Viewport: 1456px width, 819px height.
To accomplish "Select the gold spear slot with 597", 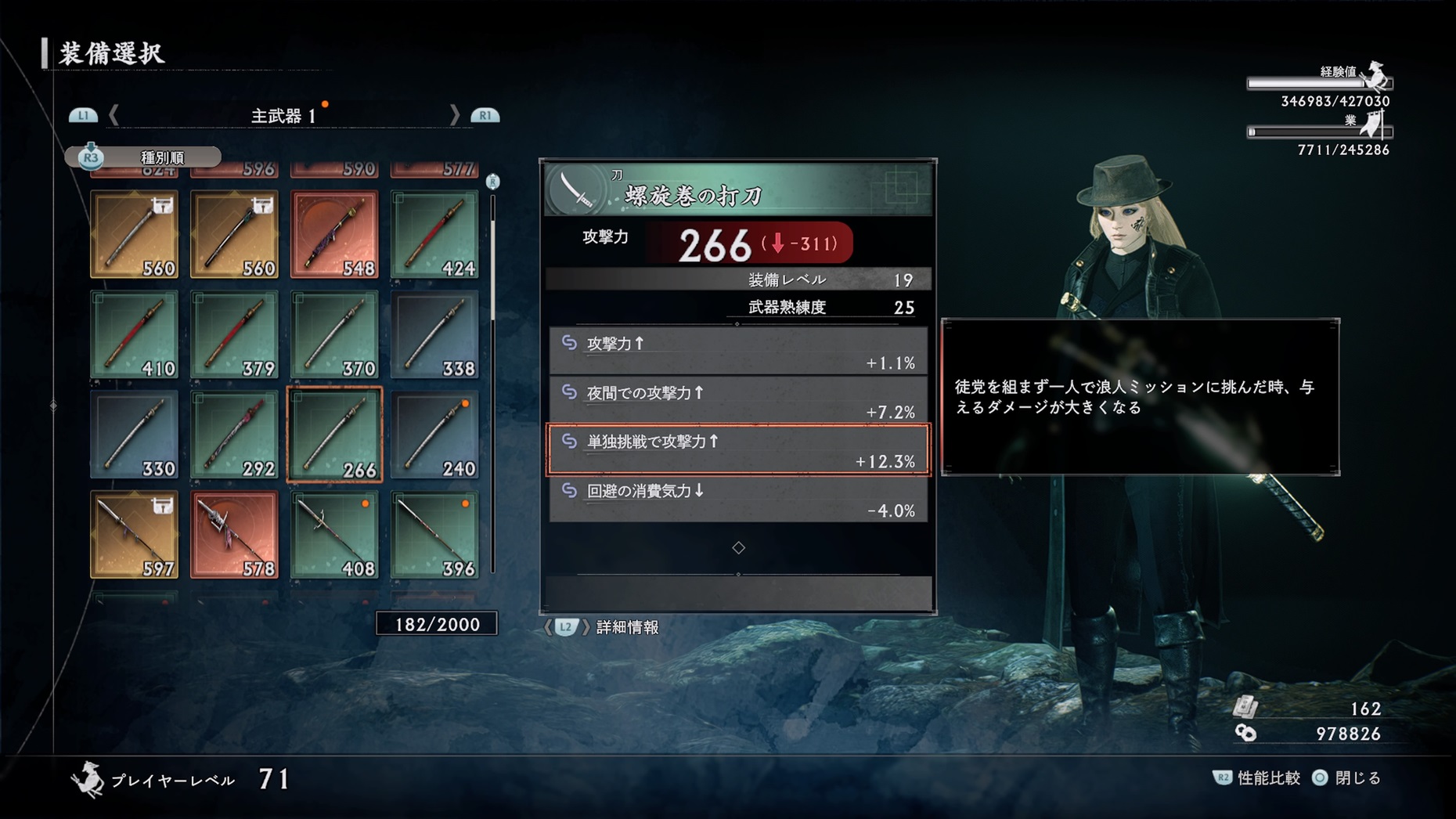I will (x=134, y=535).
